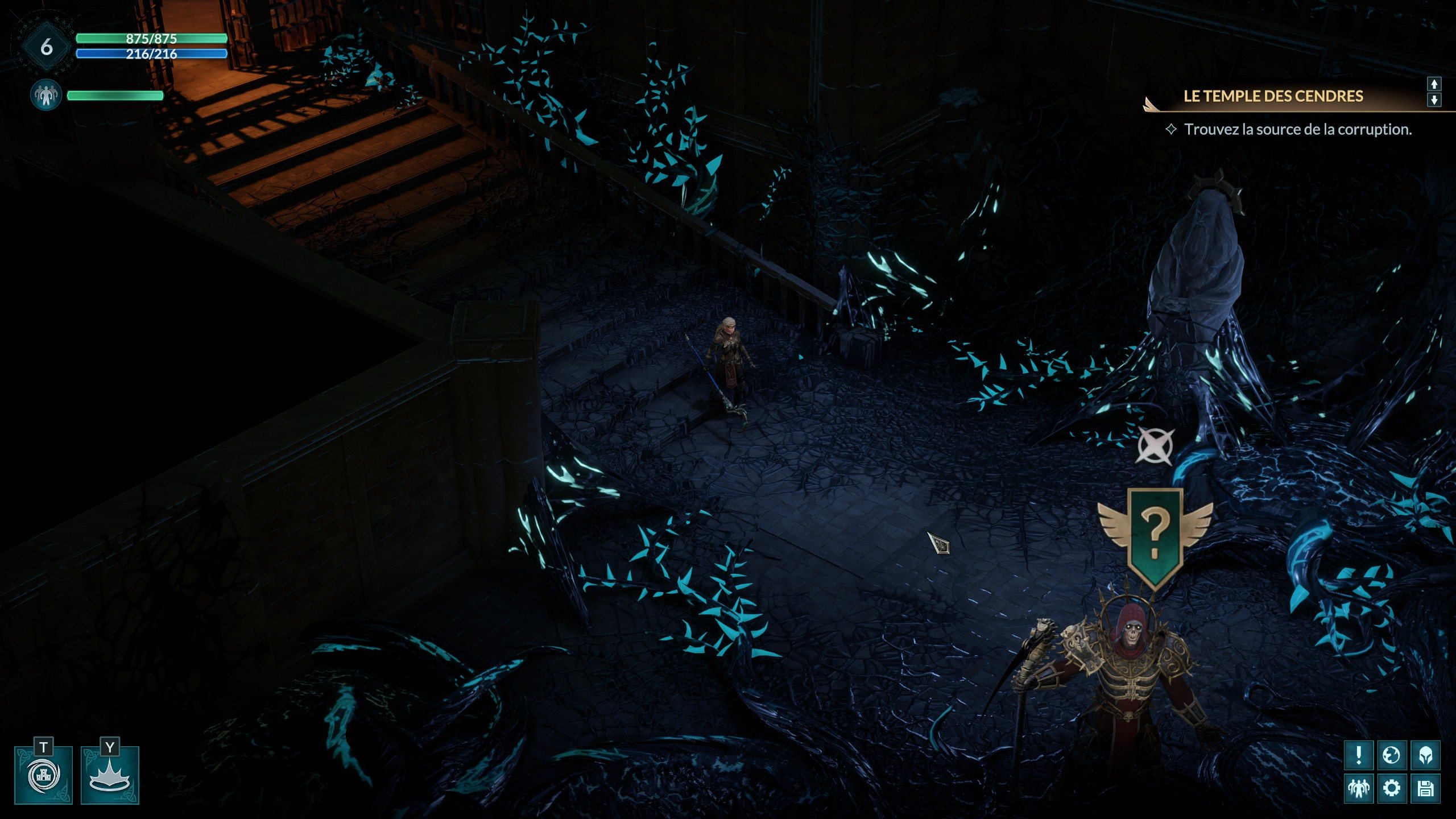This screenshot has width=1456, height=819.
Task: Cycle to previous quest with up arrow
Action: 1434,84
